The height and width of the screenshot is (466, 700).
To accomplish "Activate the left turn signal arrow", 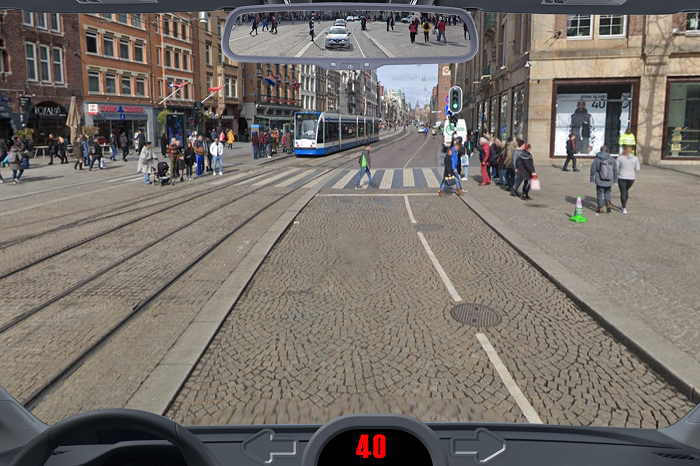I will [x=269, y=445].
